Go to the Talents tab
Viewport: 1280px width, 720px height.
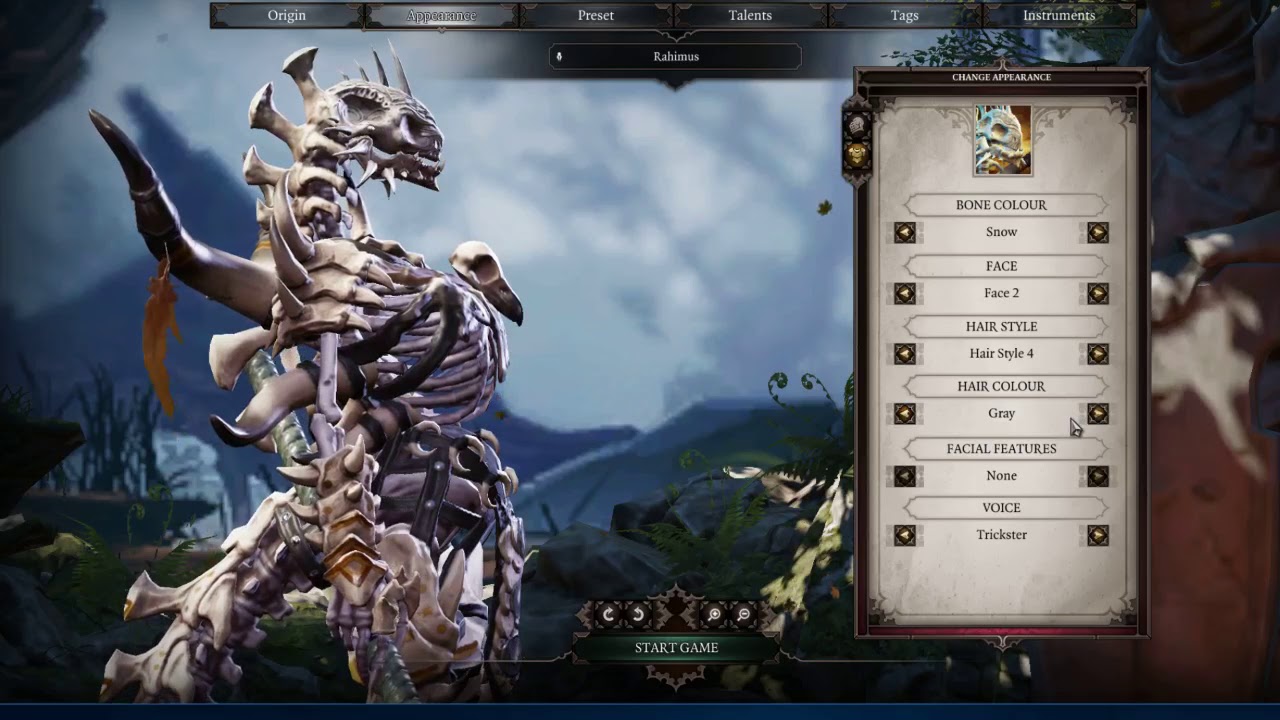750,15
